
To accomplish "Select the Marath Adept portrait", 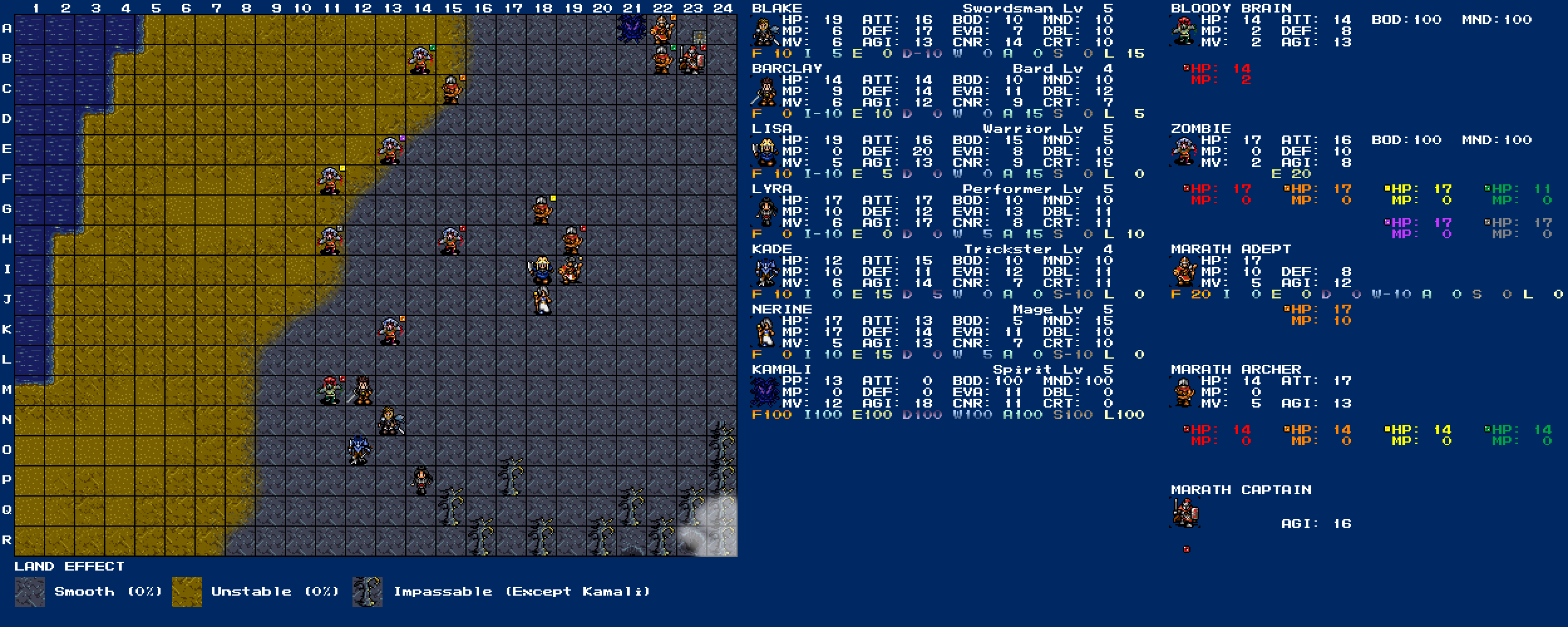I will [x=1184, y=272].
